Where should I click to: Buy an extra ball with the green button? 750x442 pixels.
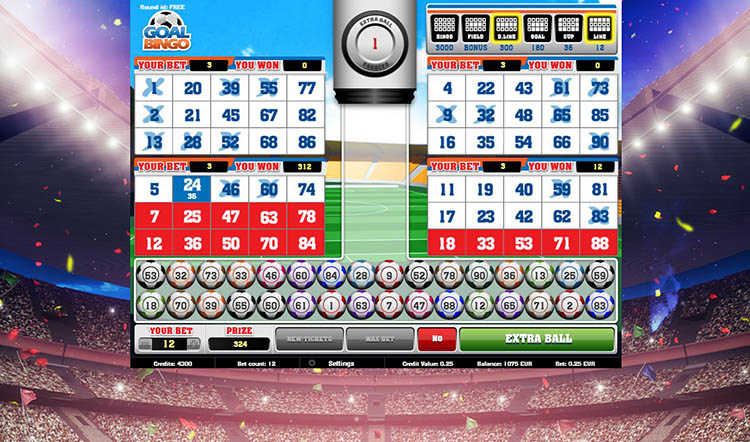coord(537,339)
